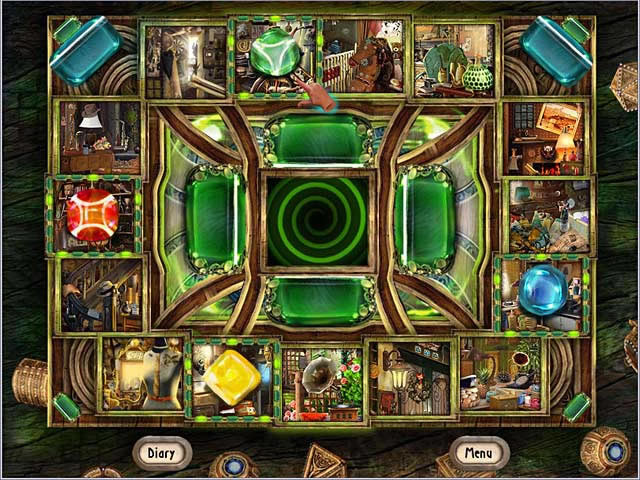Choose the red gem room tile
The height and width of the screenshot is (480, 640).
pos(93,214)
